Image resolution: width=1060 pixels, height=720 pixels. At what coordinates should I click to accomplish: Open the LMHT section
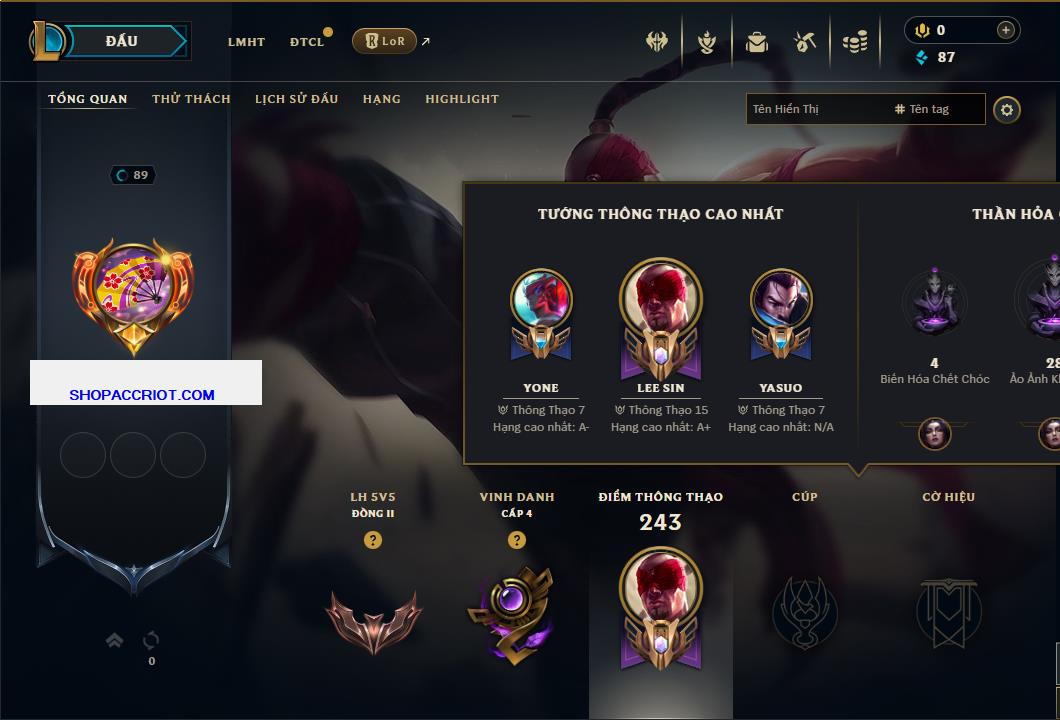tap(246, 42)
